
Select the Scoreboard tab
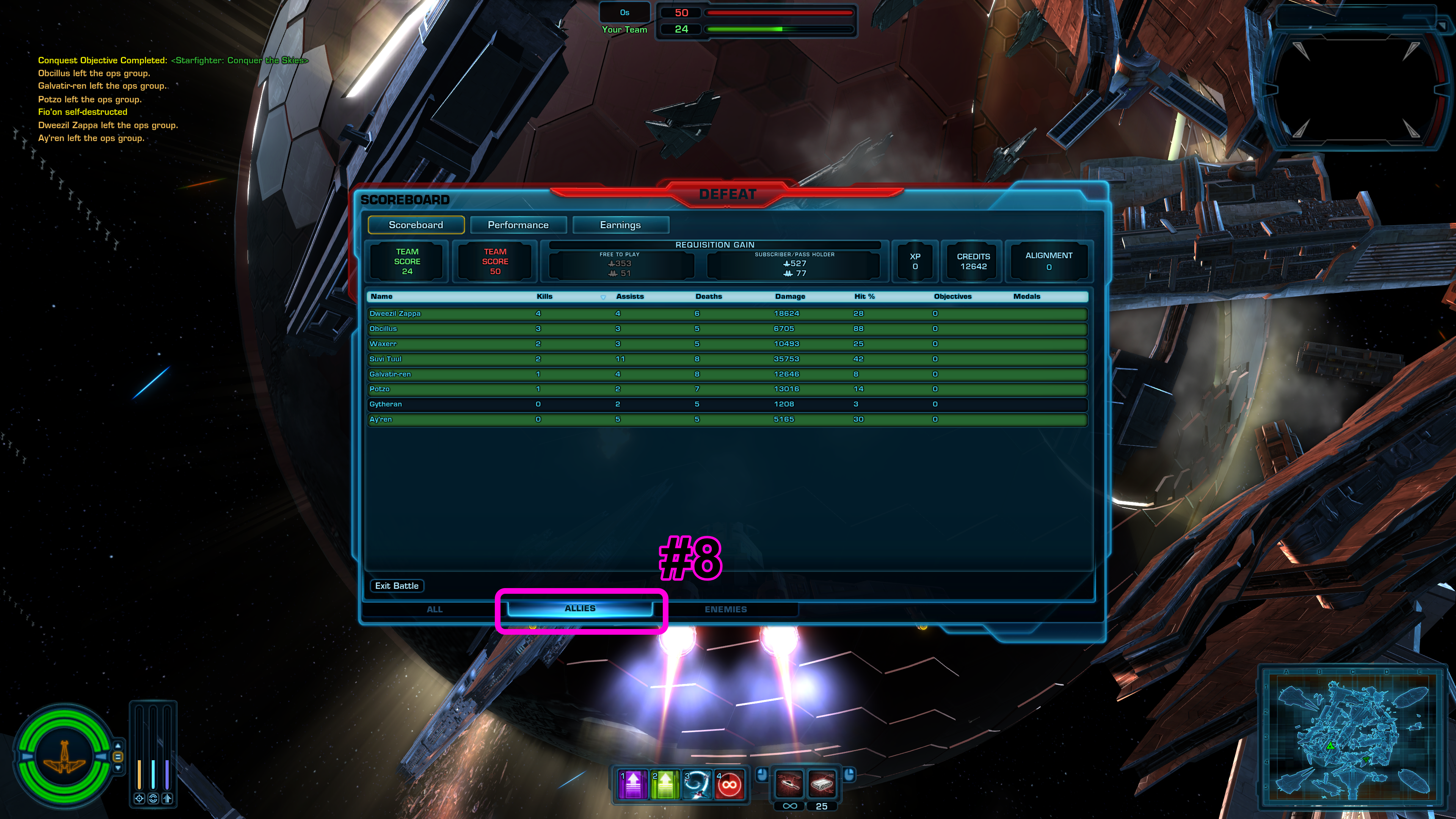pyautogui.click(x=416, y=225)
